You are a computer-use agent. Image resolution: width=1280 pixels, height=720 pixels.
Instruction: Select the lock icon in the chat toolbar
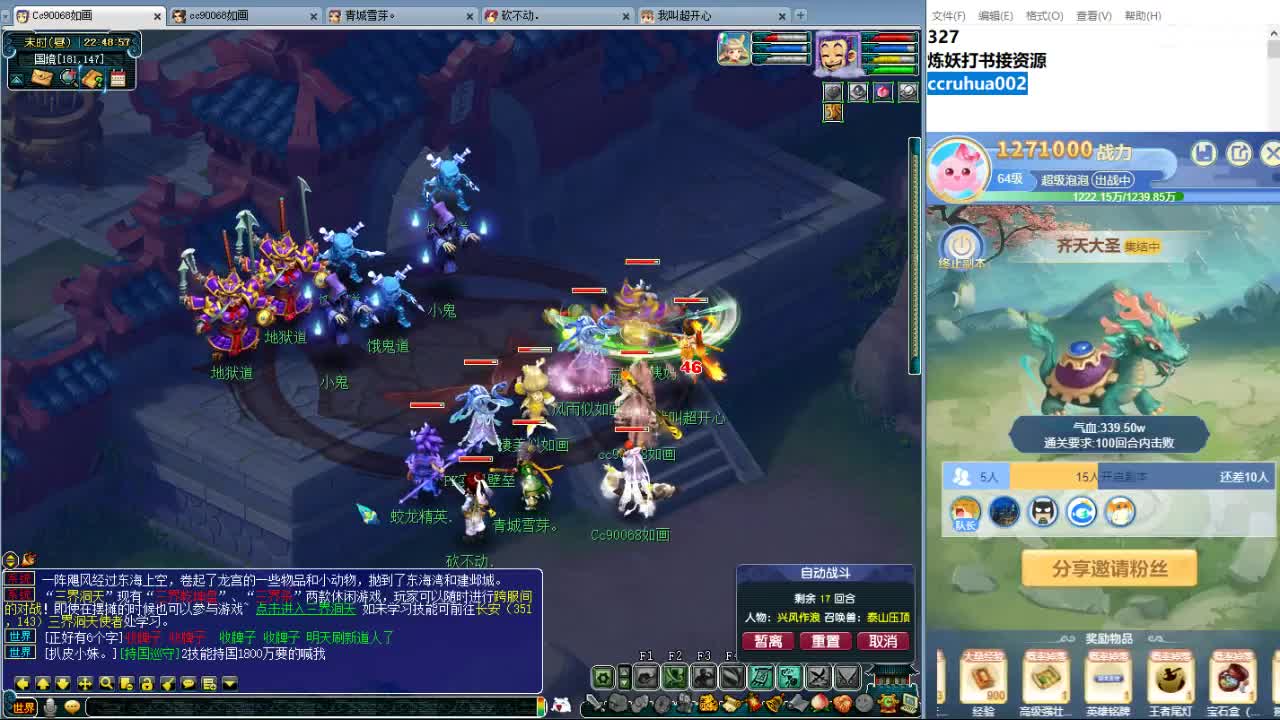pos(147,683)
